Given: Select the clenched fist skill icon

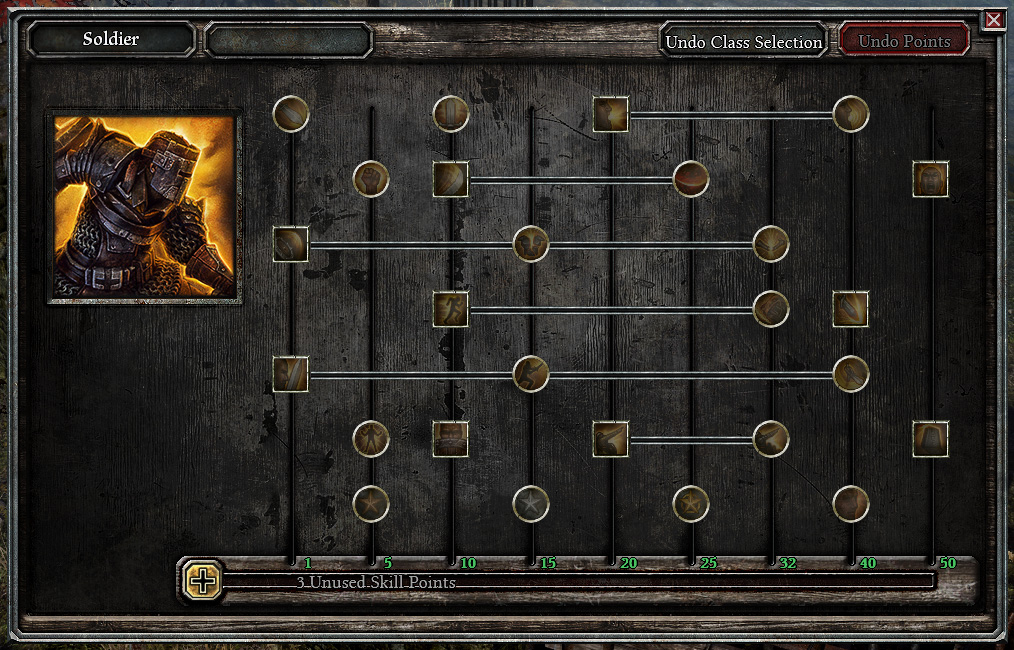Looking at the screenshot, I should (x=371, y=179).
